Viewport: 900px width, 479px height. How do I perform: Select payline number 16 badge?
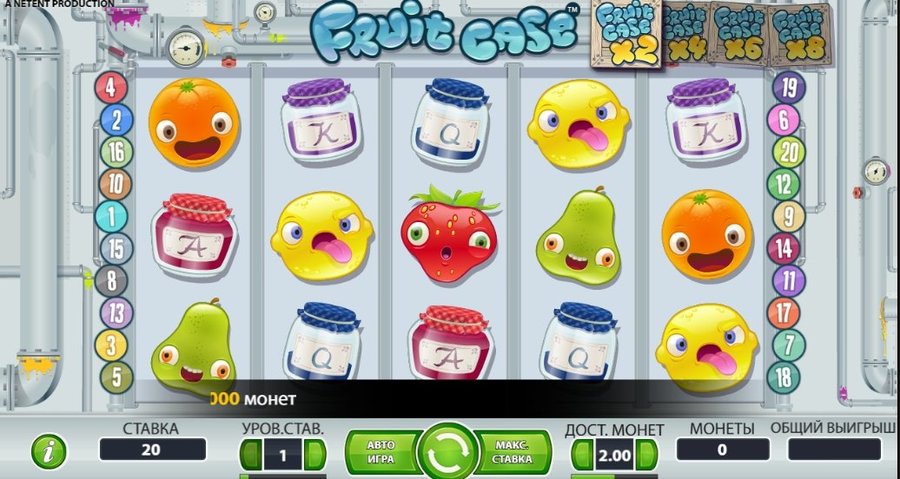[115, 152]
